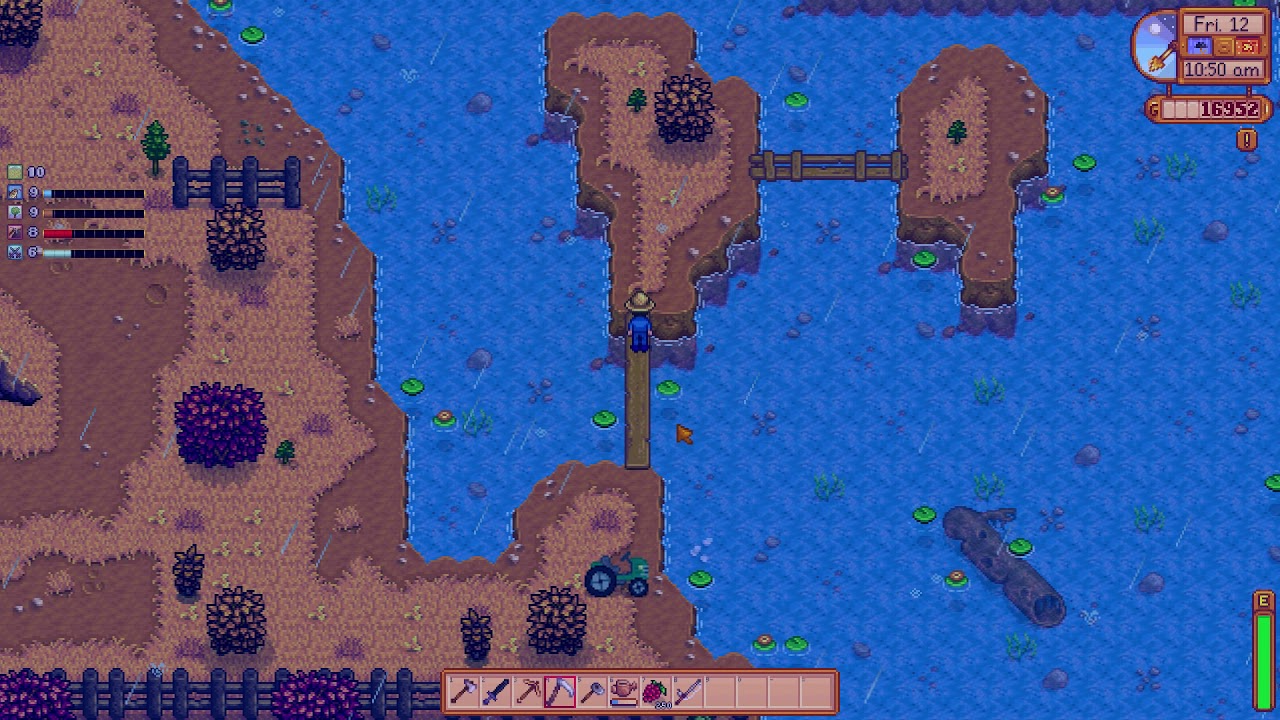Select the axe in the hotbar

[x=463, y=691]
